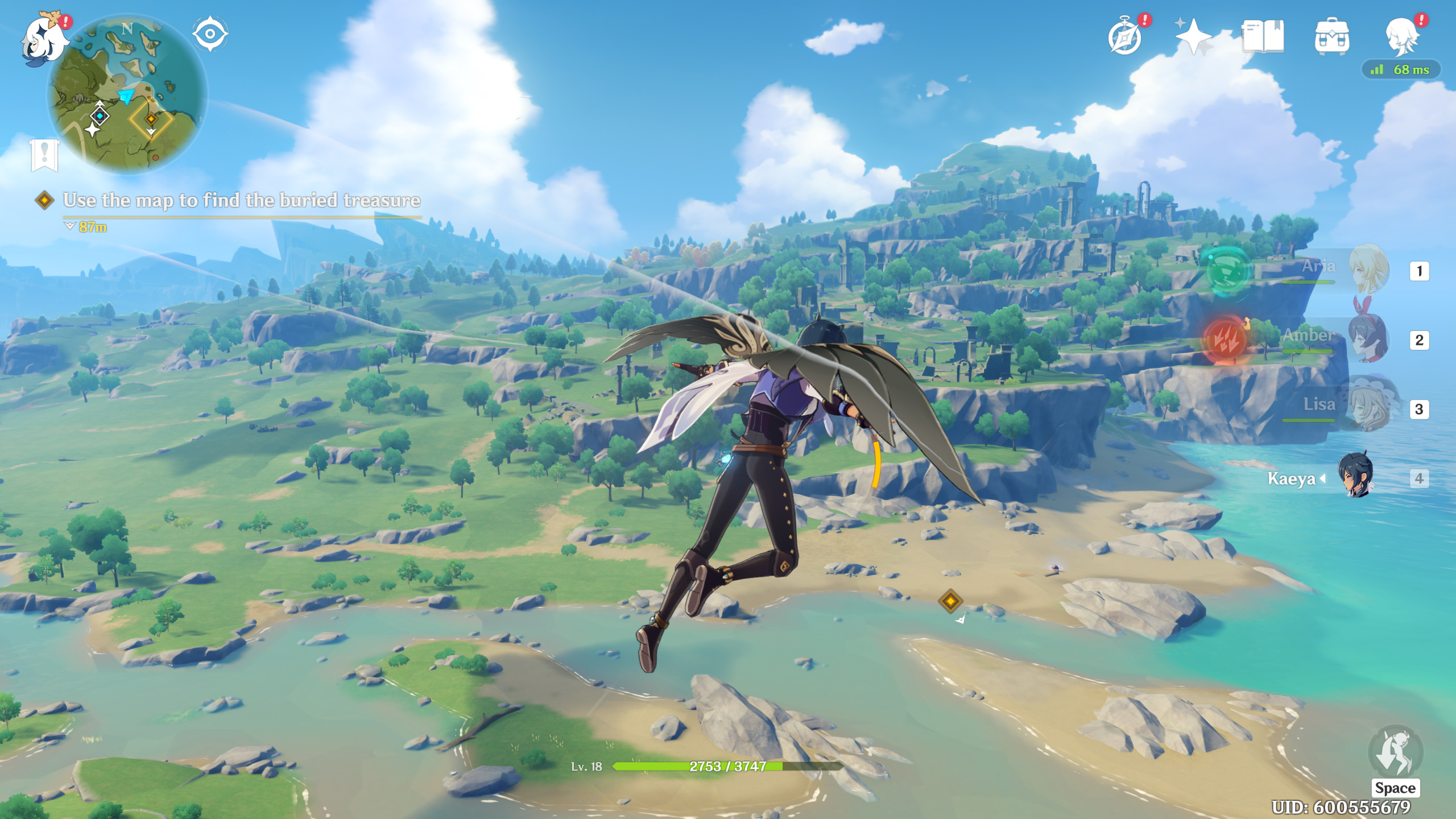Use Amber's red Pyro burst orb
This screenshot has width=1456, height=819.
(x=1226, y=340)
